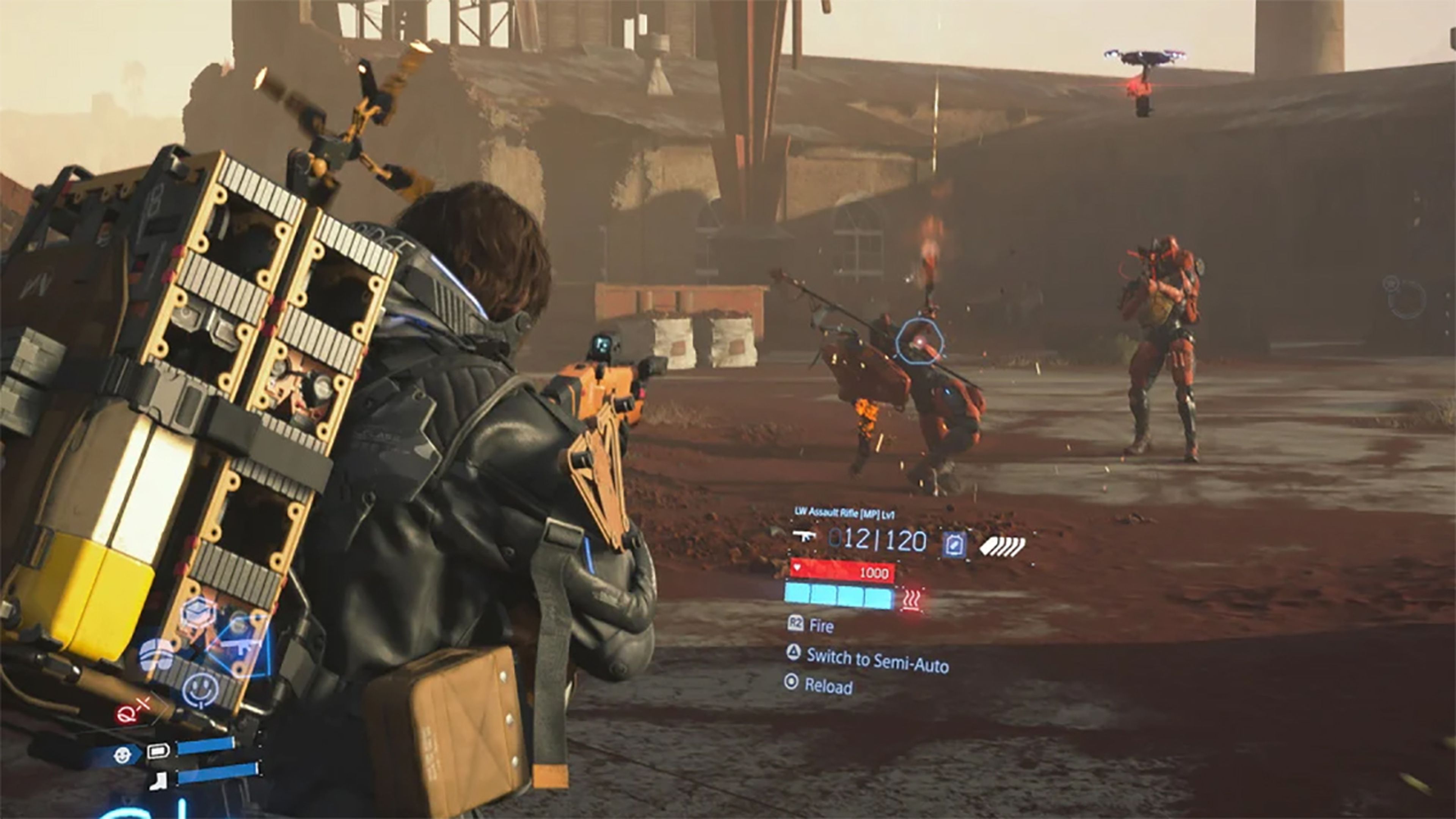Select the rifle icon beside the ammo counter
The width and height of the screenshot is (1456, 819).
point(804,535)
